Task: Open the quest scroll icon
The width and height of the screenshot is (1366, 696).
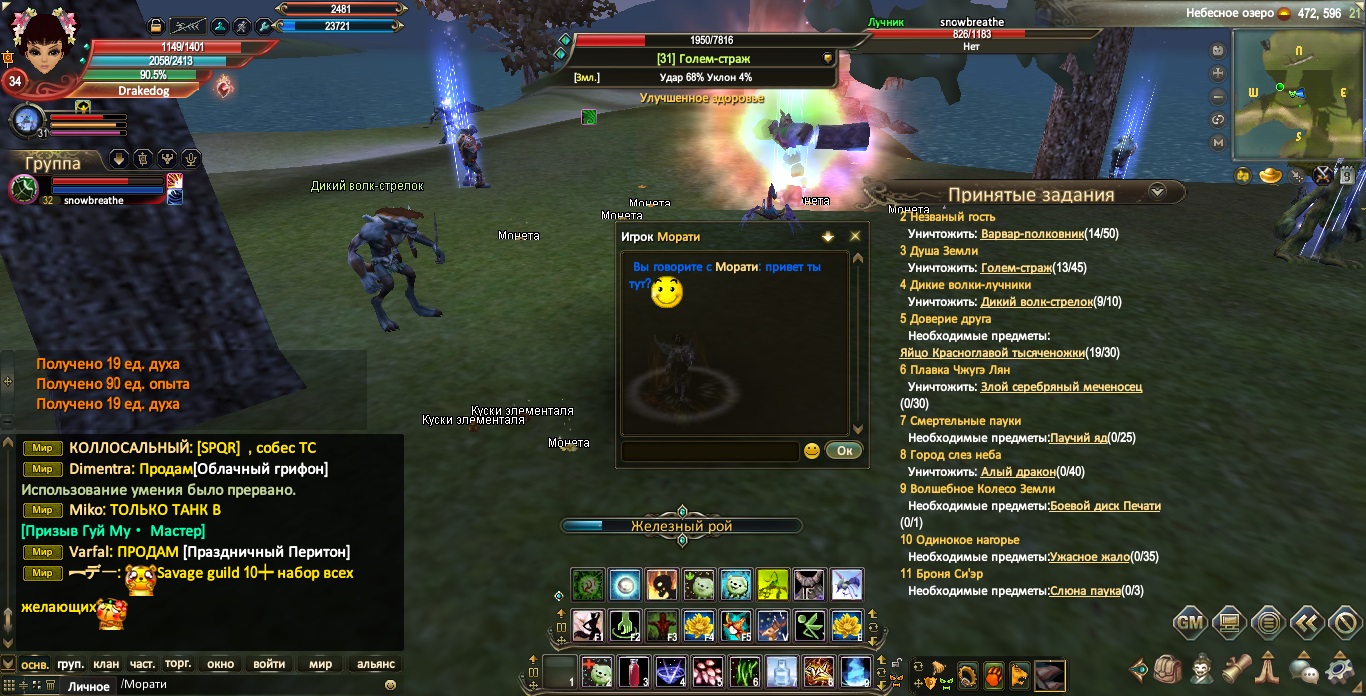Action: pos(1237,668)
